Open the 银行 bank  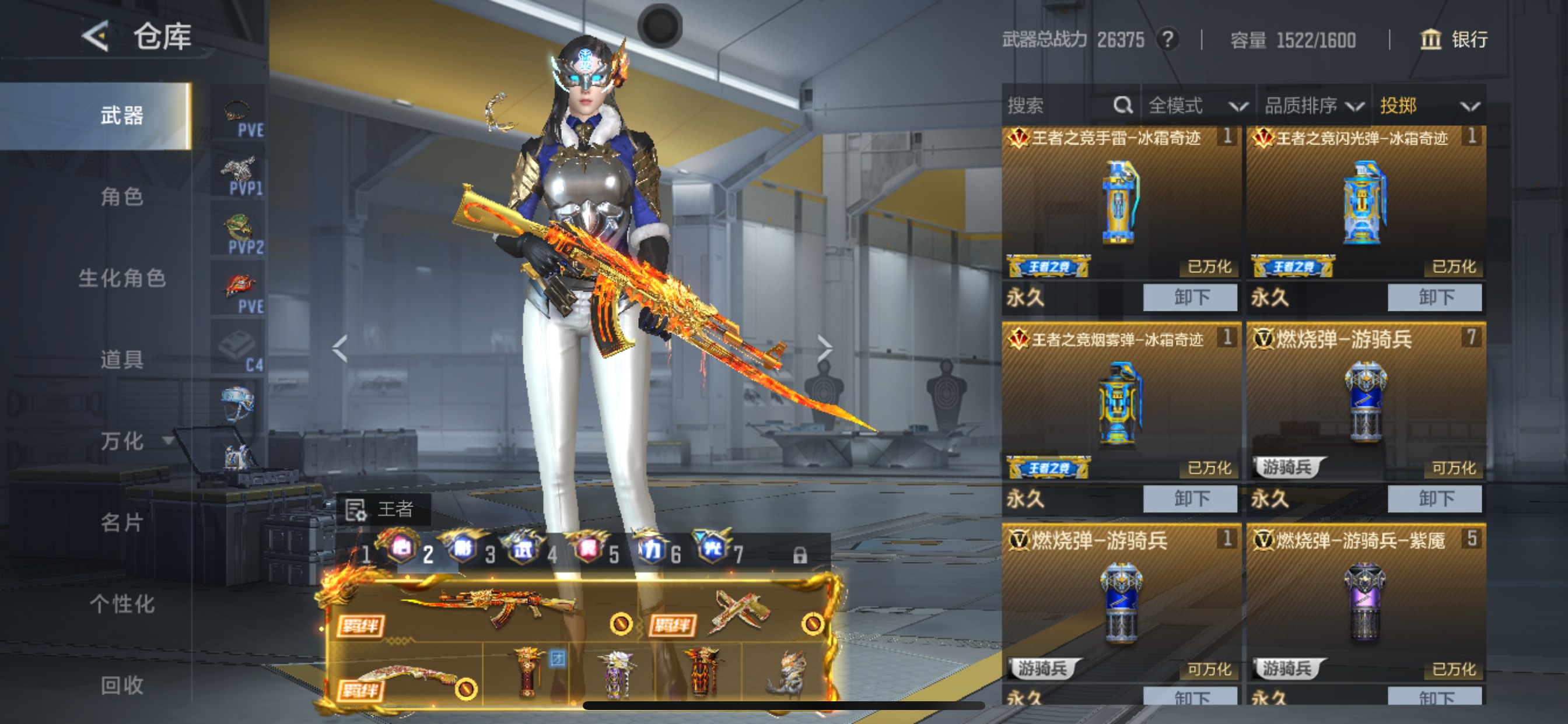pos(1454,40)
